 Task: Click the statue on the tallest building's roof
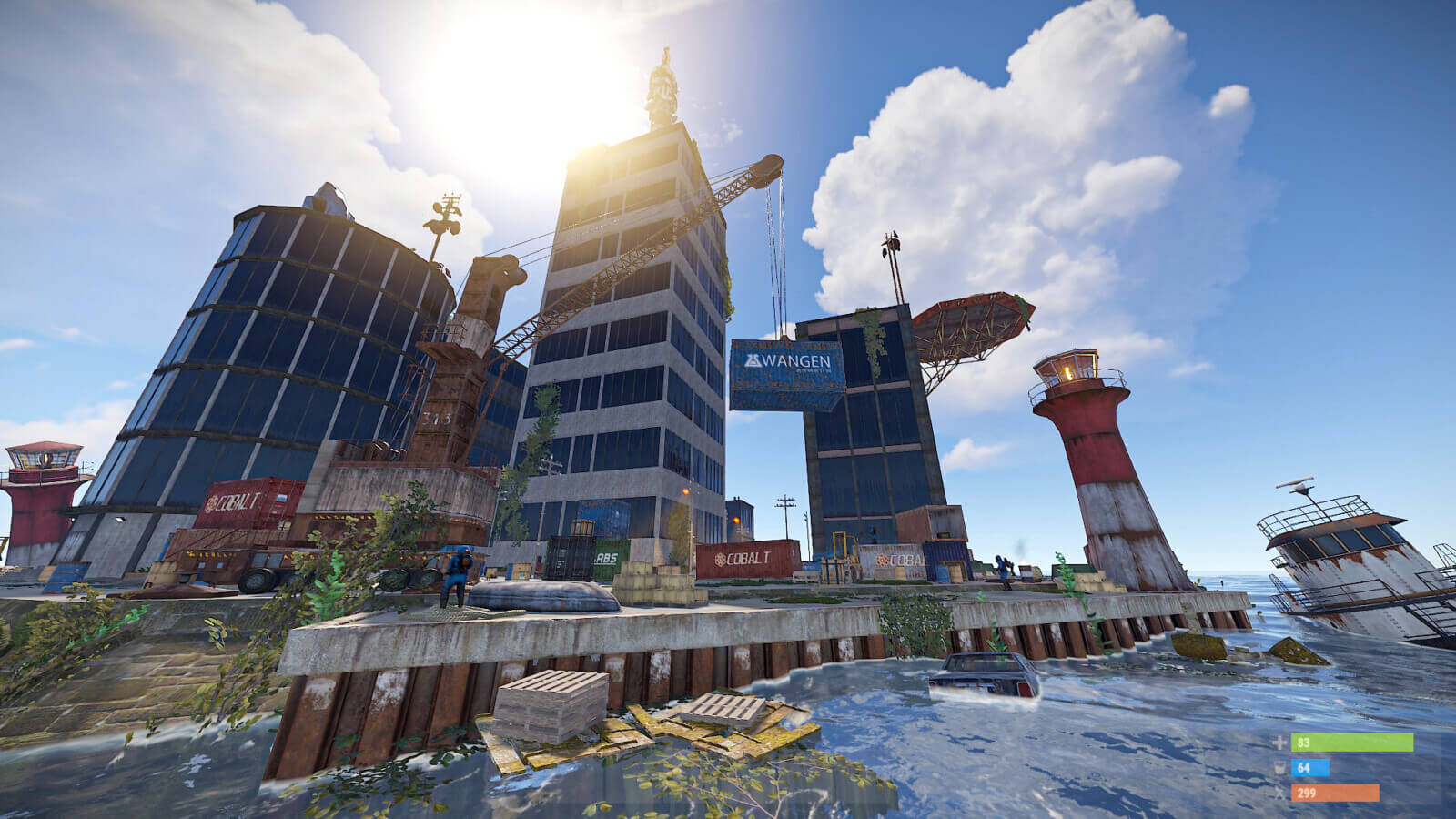tap(662, 82)
